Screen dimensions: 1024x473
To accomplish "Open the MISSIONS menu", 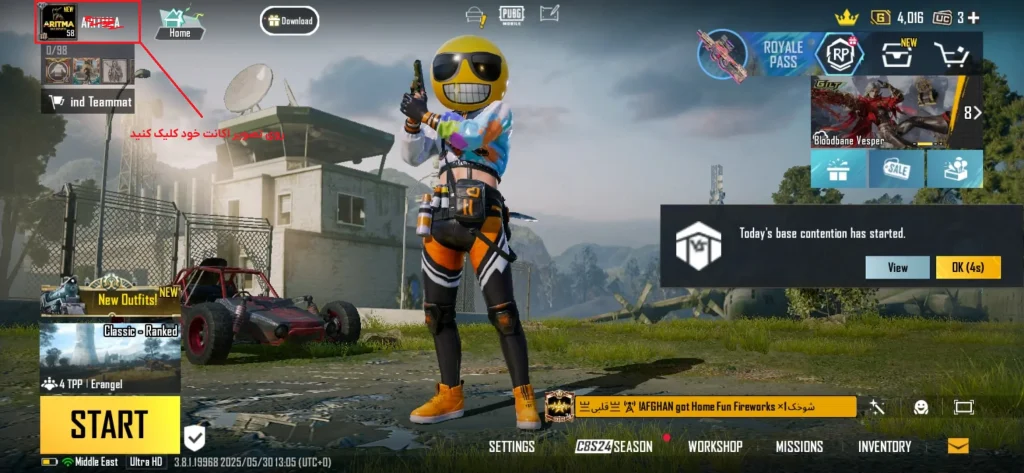I will coord(799,446).
